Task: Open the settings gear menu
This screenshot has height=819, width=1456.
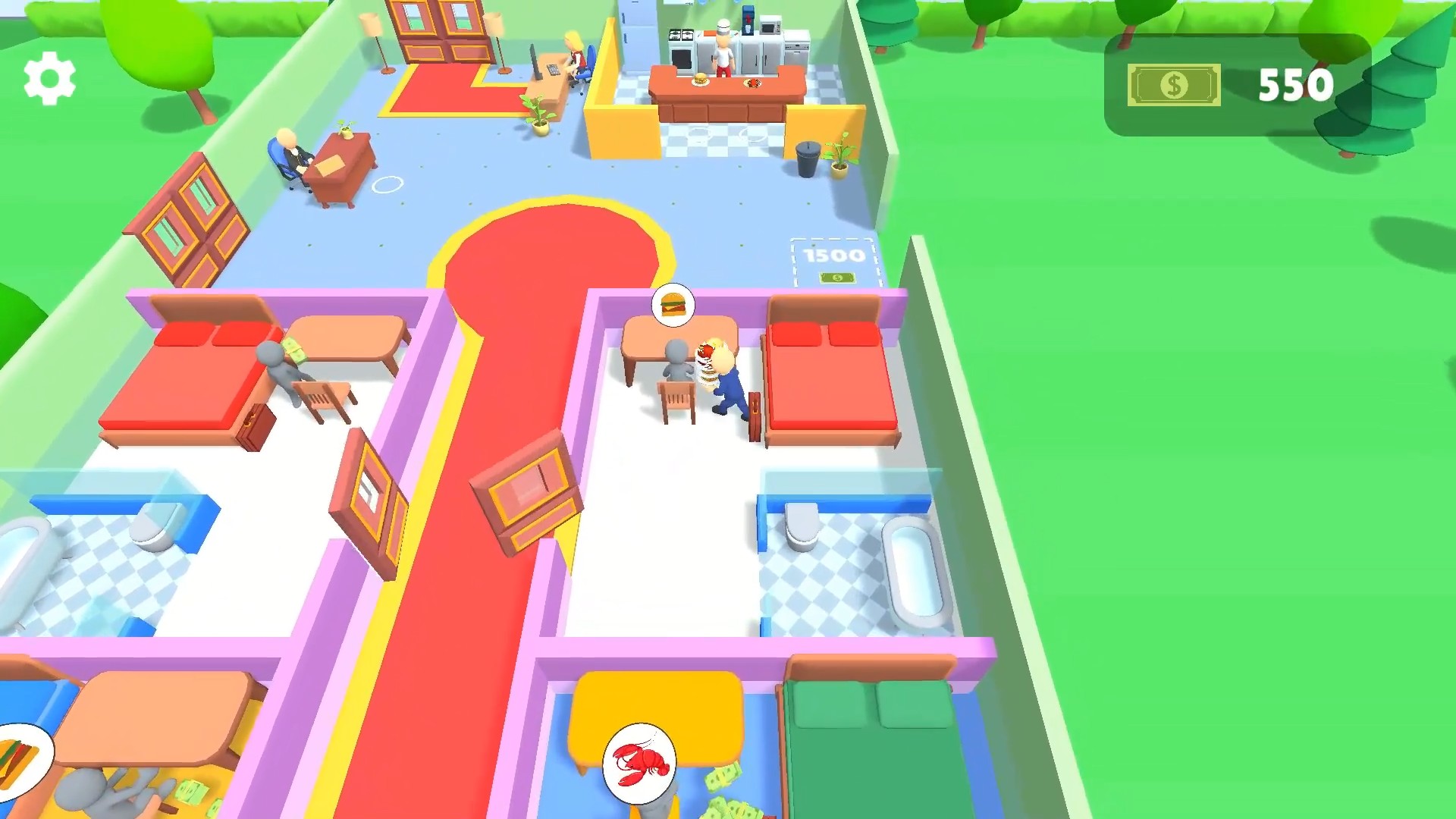Action: [50, 78]
